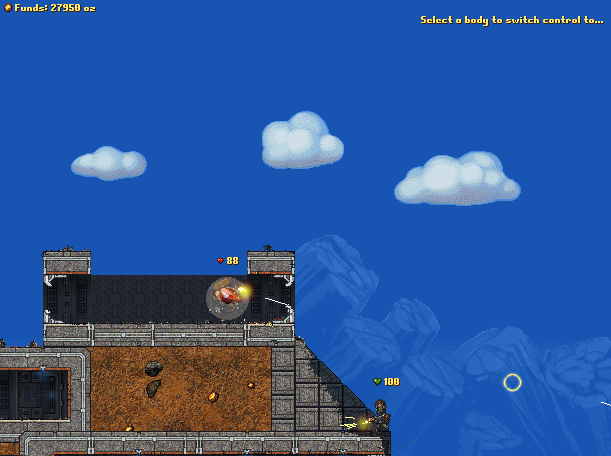Switch control to the soldier with 100 health
The height and width of the screenshot is (456, 611).
pos(380,412)
